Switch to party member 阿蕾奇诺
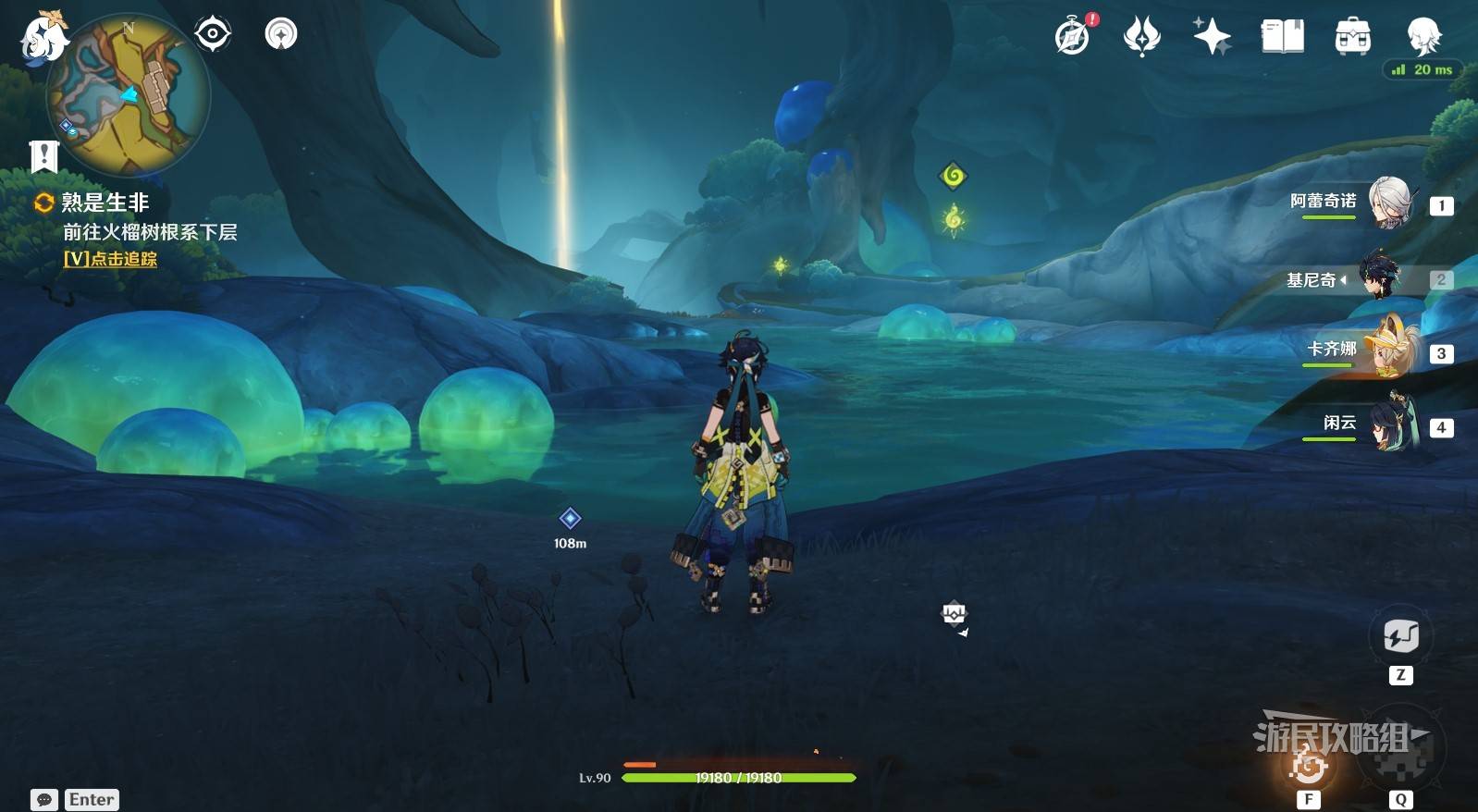This screenshot has height=812, width=1478. 1388,203
